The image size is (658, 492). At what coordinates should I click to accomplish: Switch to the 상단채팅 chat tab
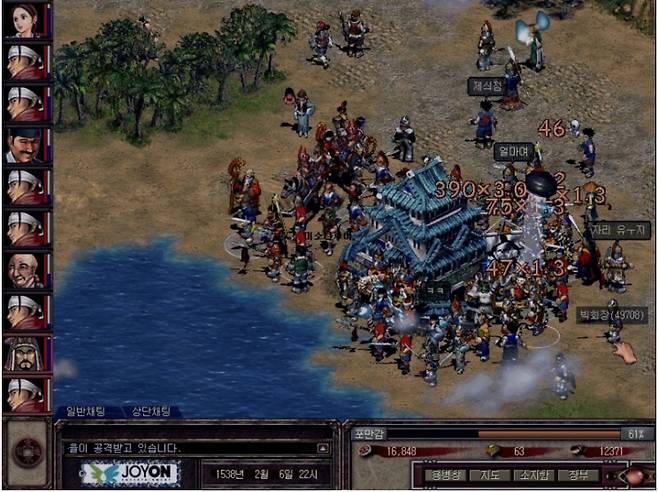point(150,411)
